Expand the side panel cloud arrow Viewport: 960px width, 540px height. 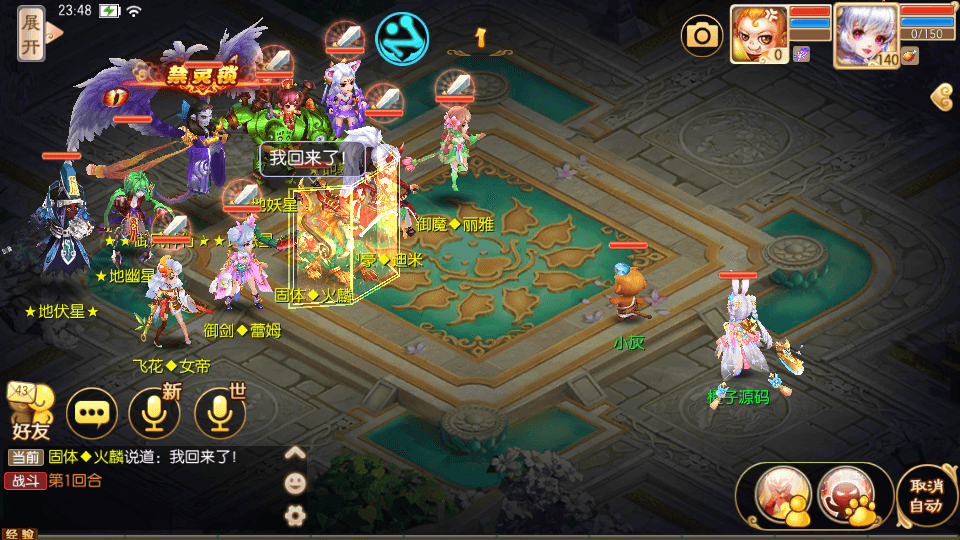click(x=941, y=97)
